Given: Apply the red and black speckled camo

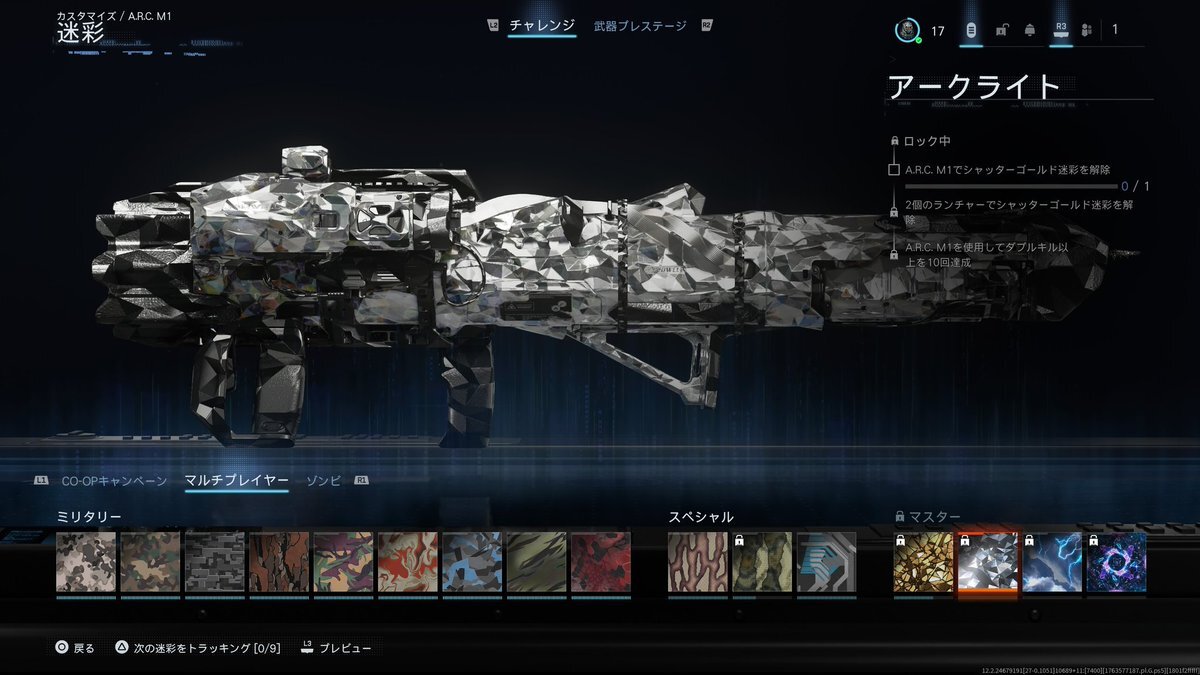Looking at the screenshot, I should [x=600, y=562].
